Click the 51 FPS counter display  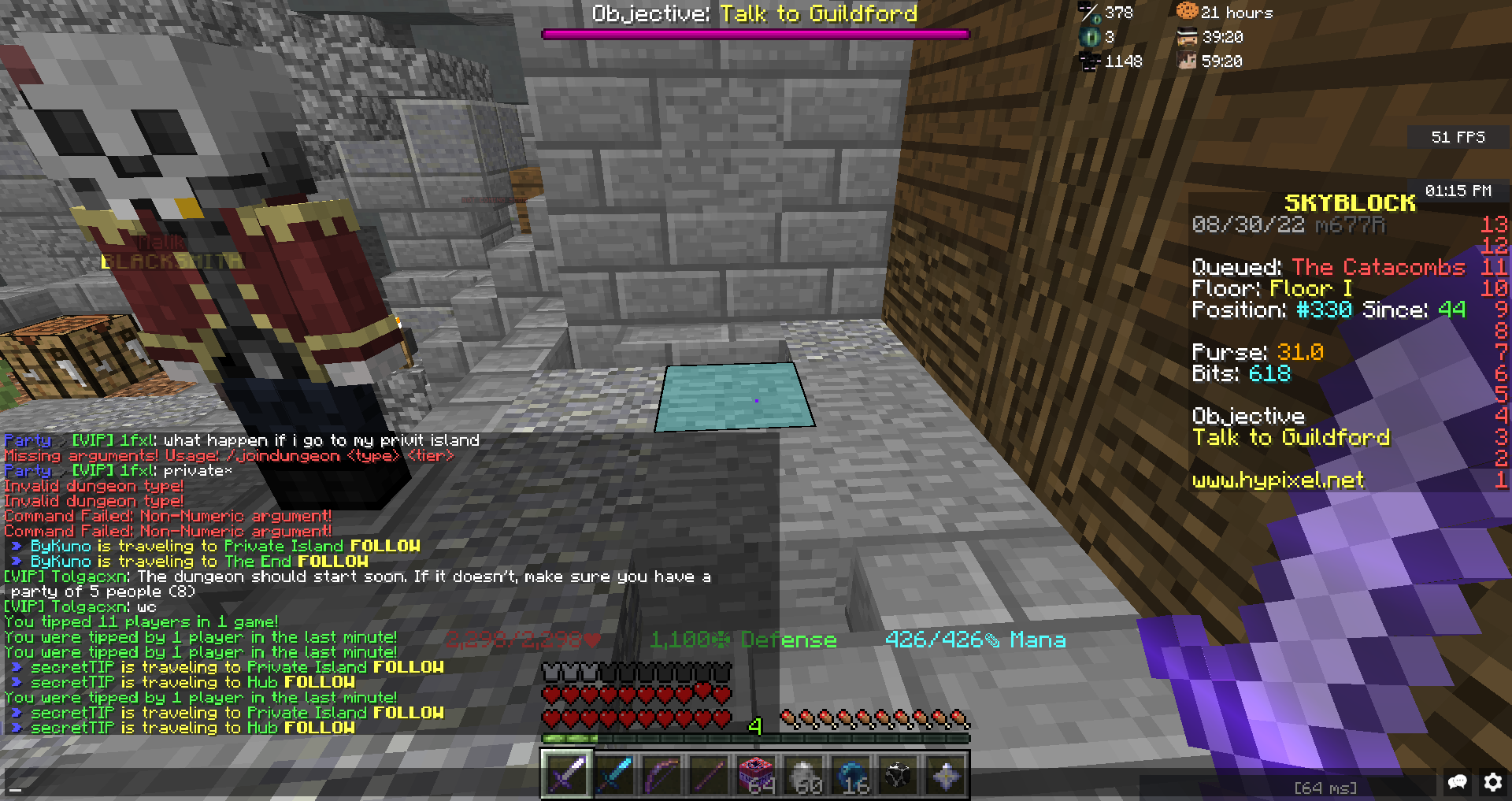(1459, 136)
